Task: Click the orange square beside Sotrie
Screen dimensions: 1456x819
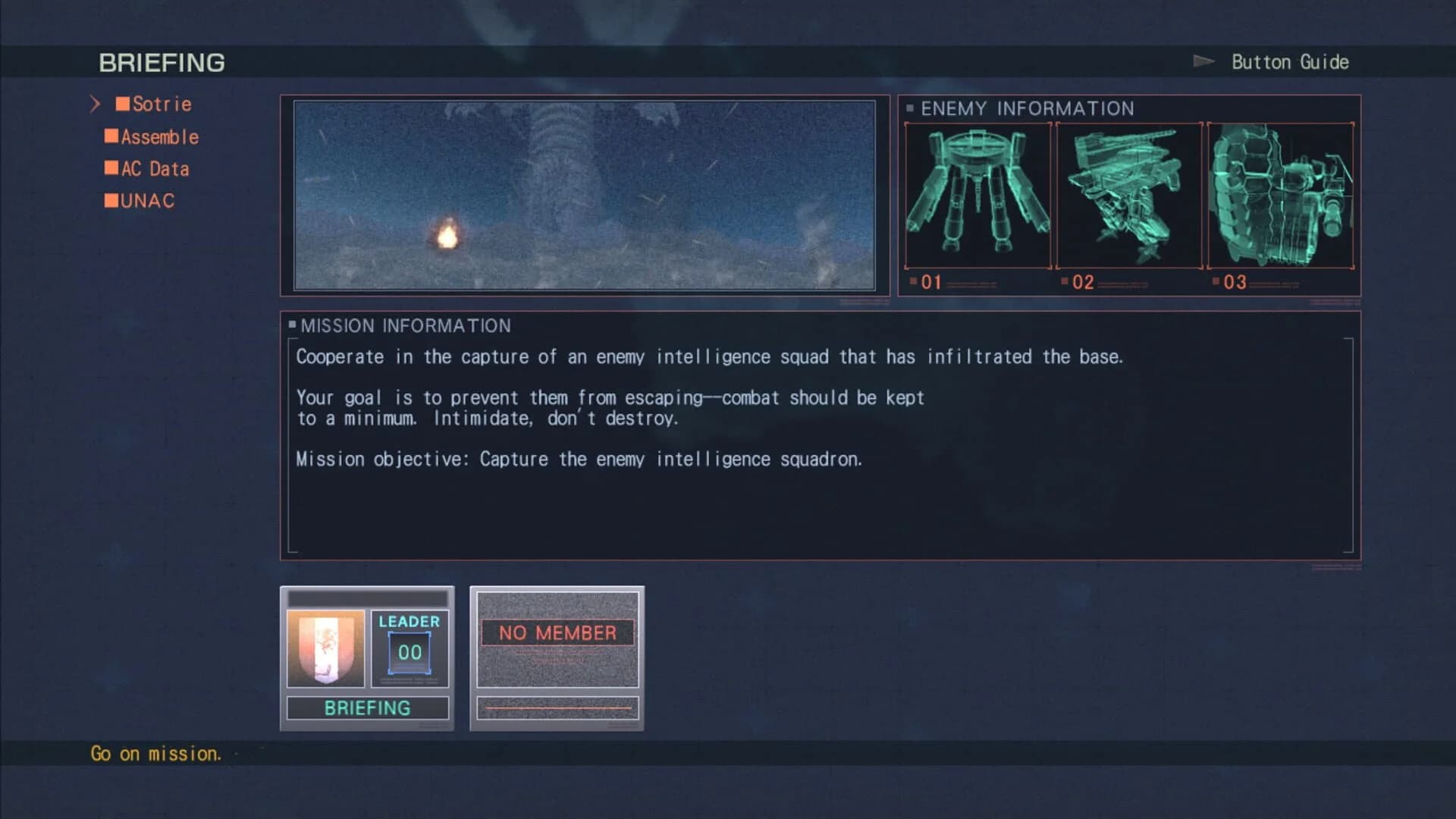Action: (123, 102)
